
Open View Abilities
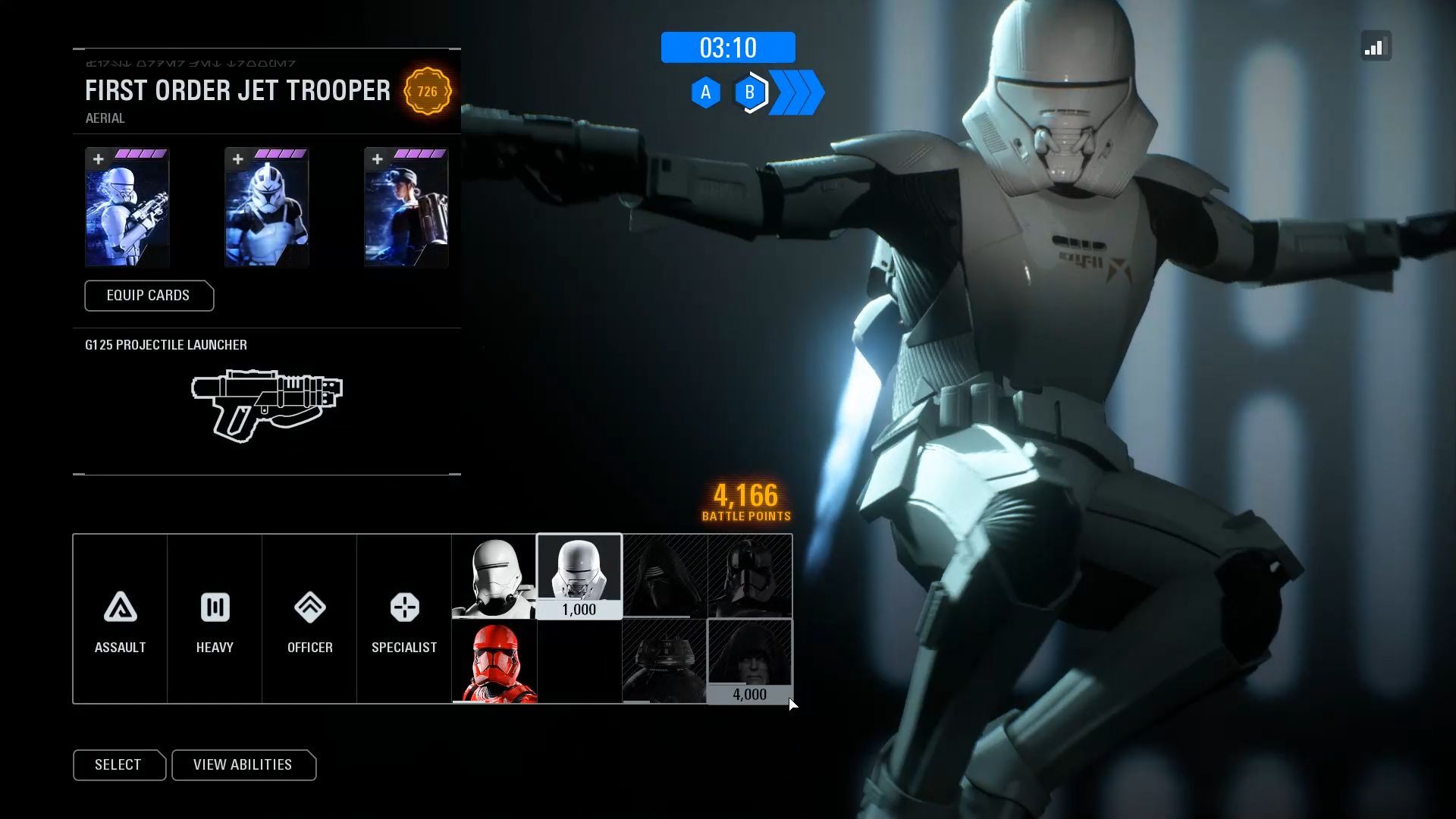coord(243,764)
